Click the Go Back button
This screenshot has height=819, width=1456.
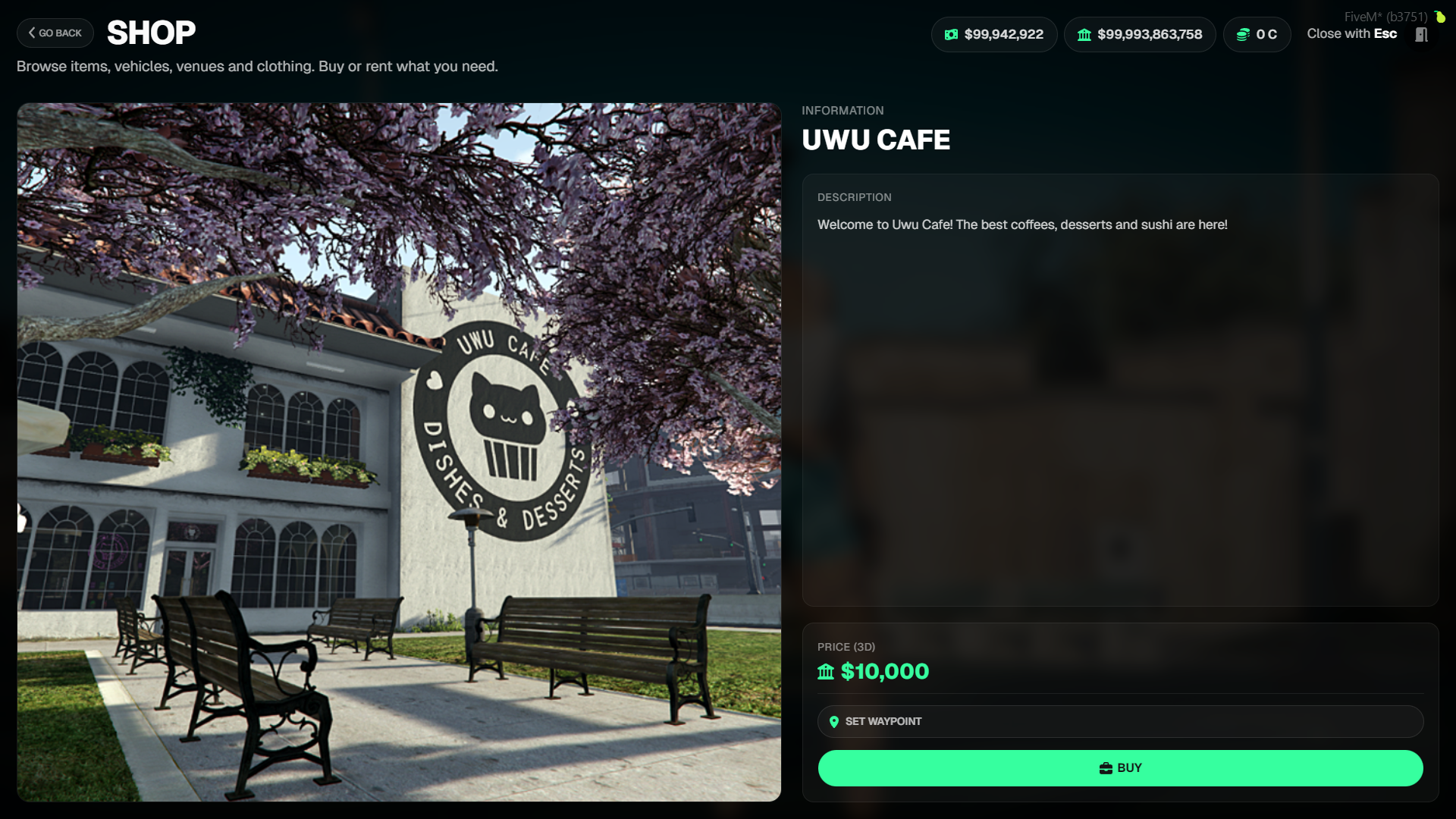pyautogui.click(x=55, y=33)
